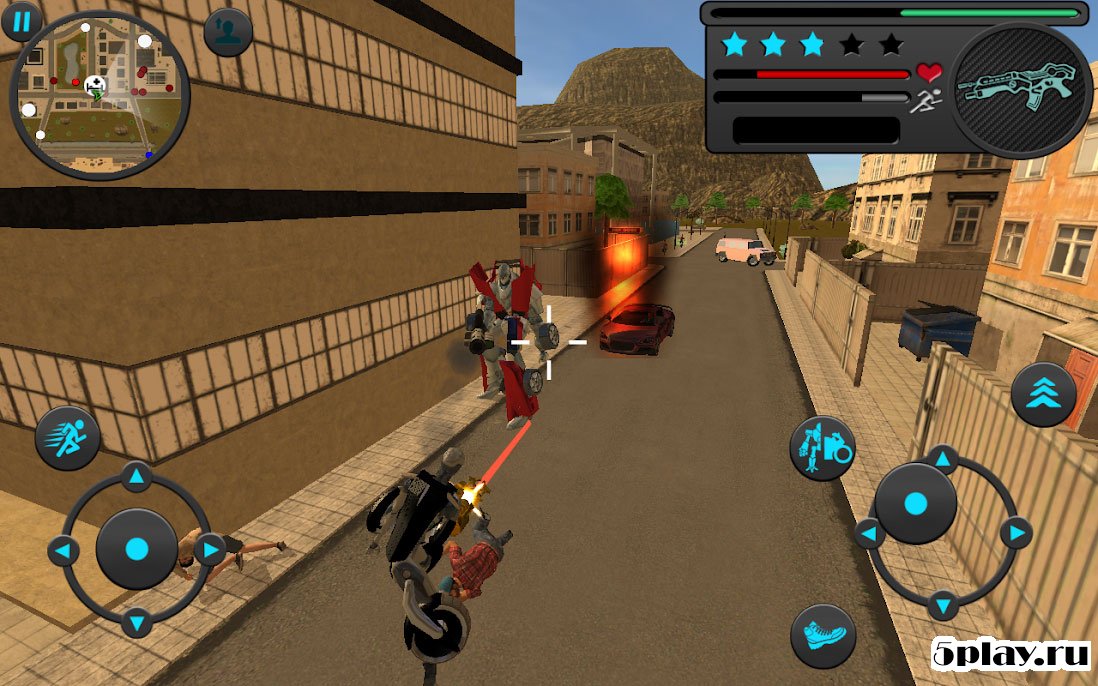Tap the movement pad's right arrow
The width and height of the screenshot is (1098, 686).
point(210,549)
